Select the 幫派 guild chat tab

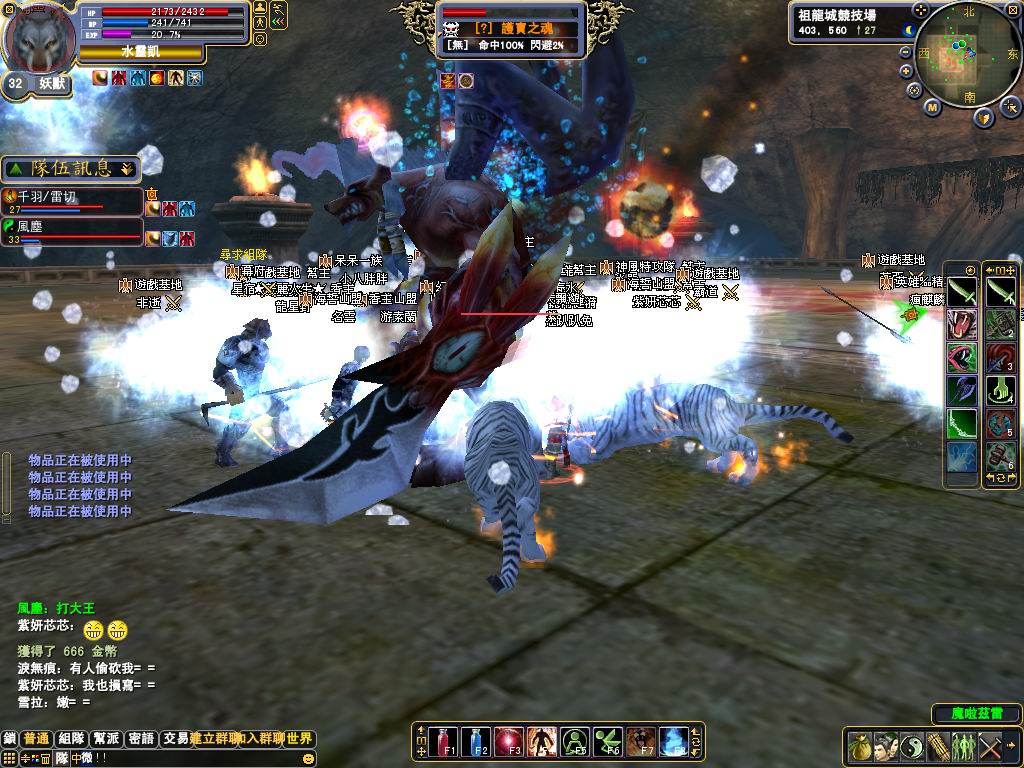(x=106, y=739)
